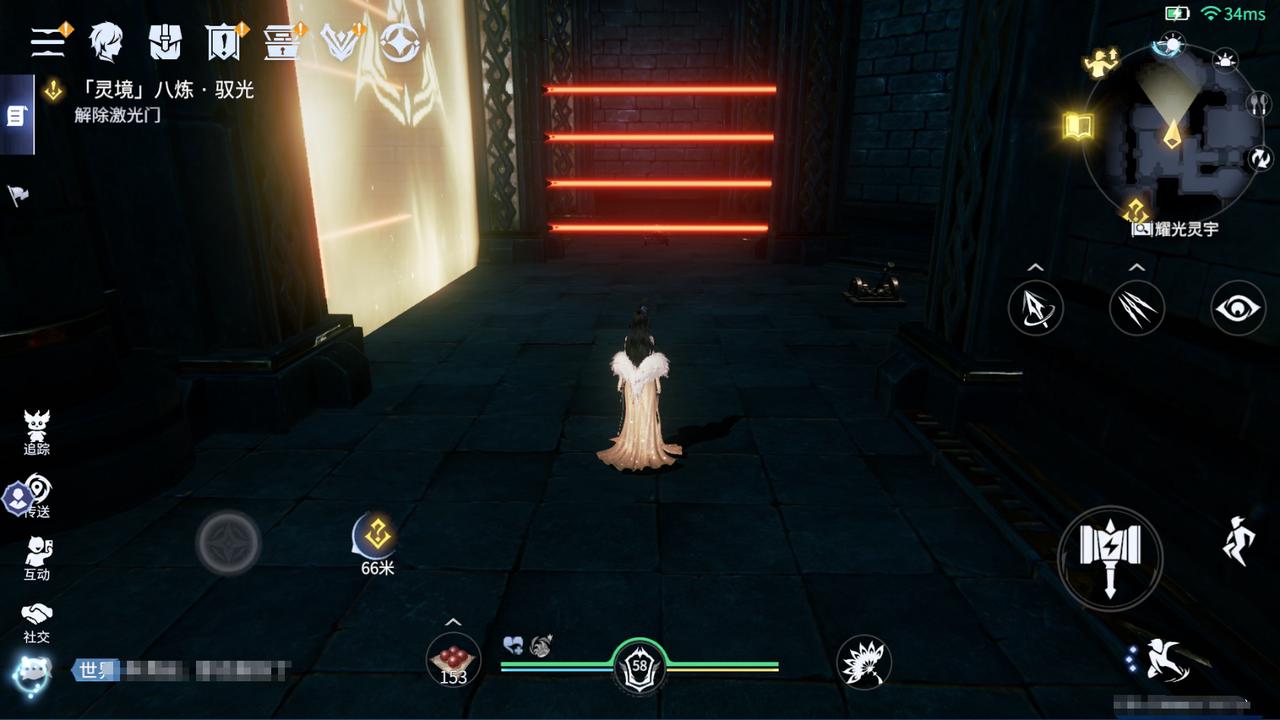
Task: Open the main menu with three lines
Action: coord(48,41)
